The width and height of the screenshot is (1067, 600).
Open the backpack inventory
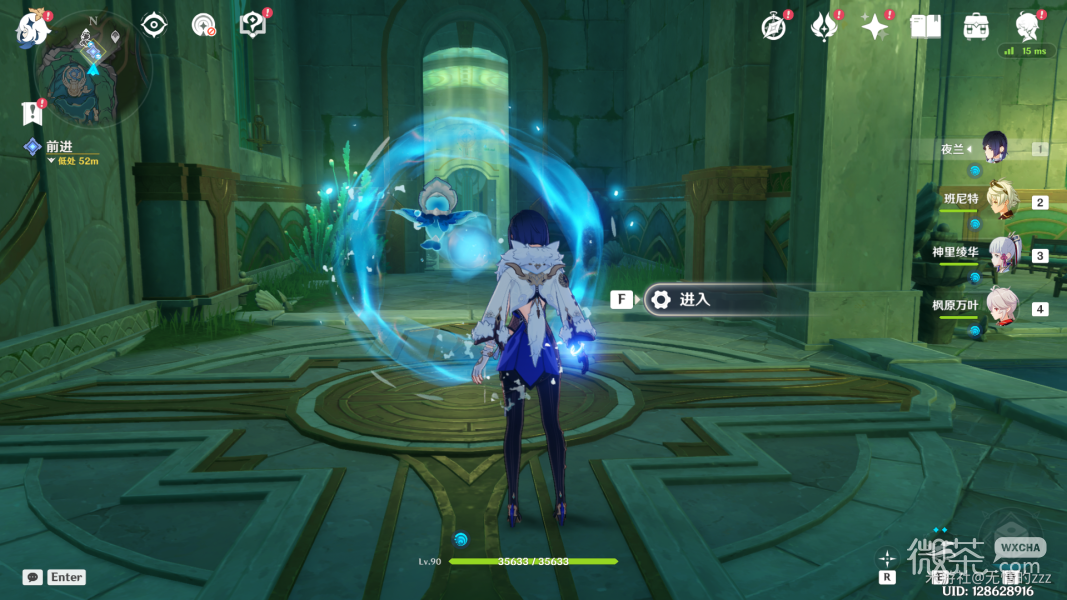(x=976, y=27)
